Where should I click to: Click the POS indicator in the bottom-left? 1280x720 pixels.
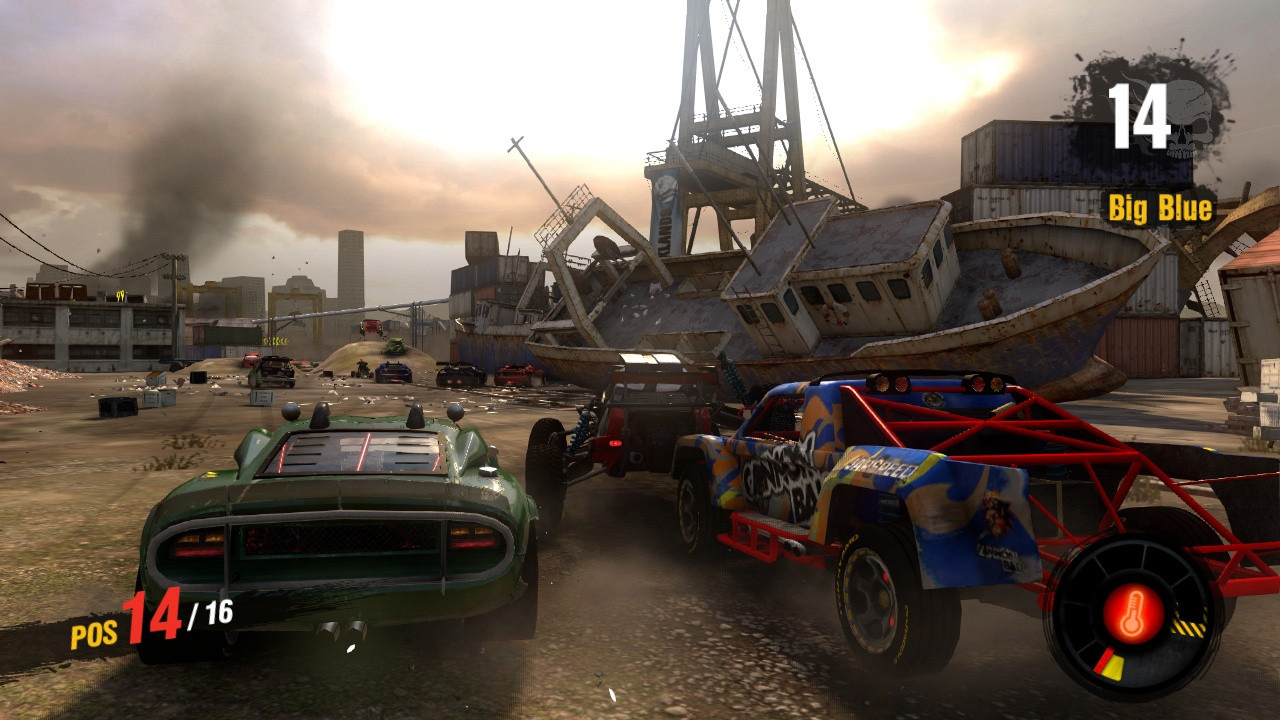tap(93, 632)
